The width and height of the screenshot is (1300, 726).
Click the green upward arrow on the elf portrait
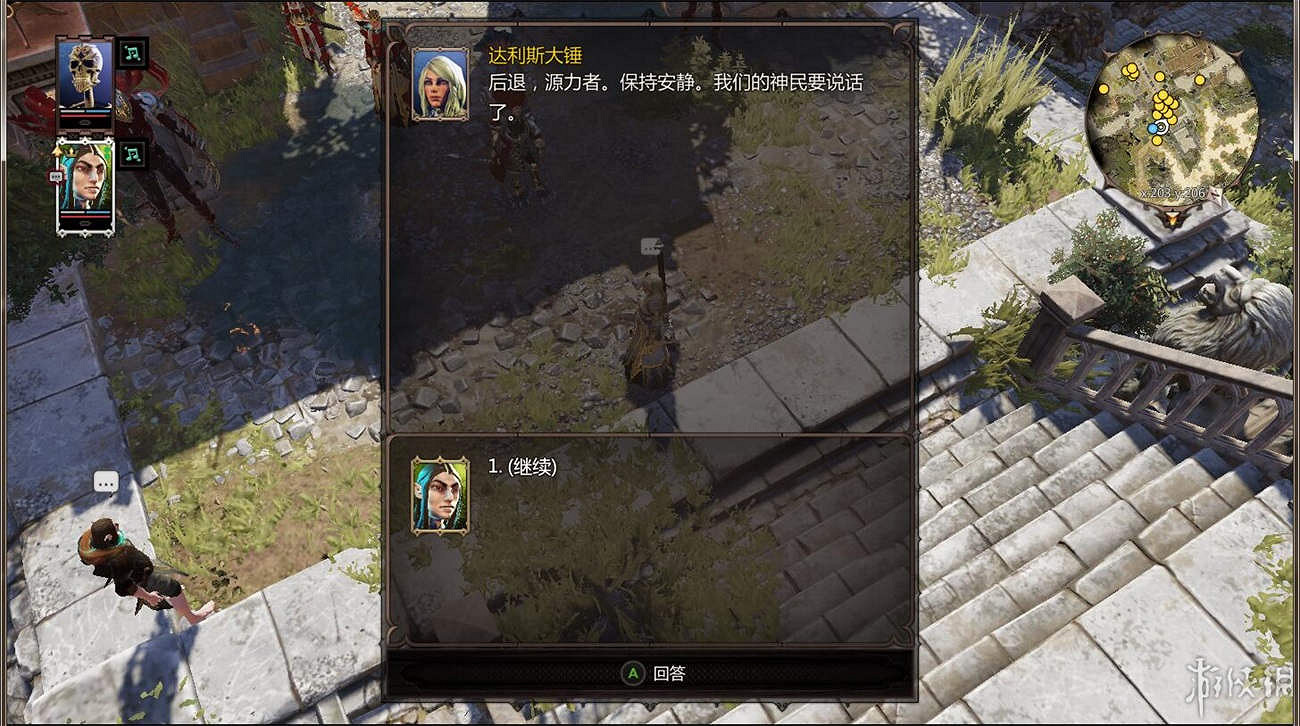point(57,151)
